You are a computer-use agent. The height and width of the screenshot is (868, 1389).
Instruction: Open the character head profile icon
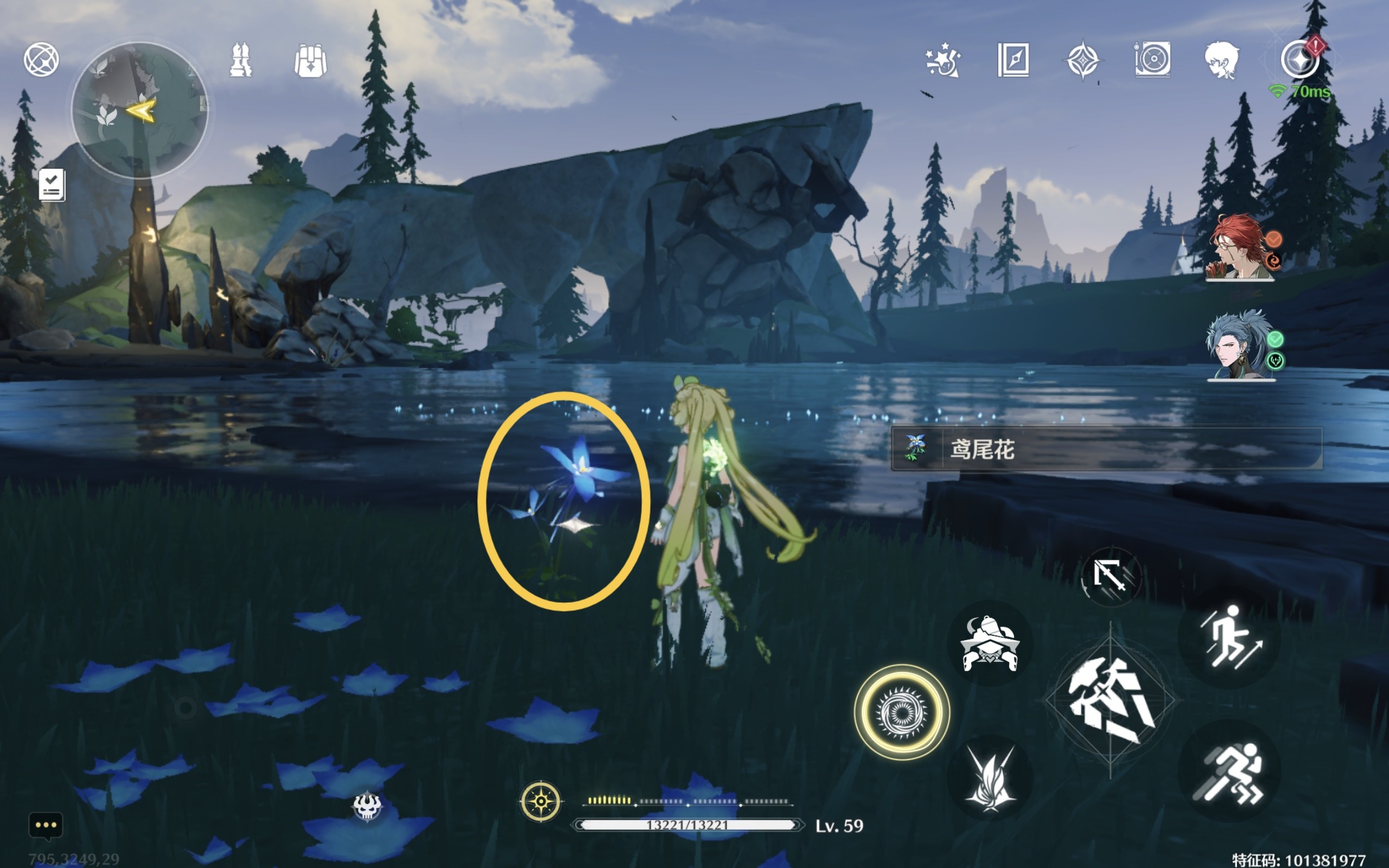tap(1221, 60)
